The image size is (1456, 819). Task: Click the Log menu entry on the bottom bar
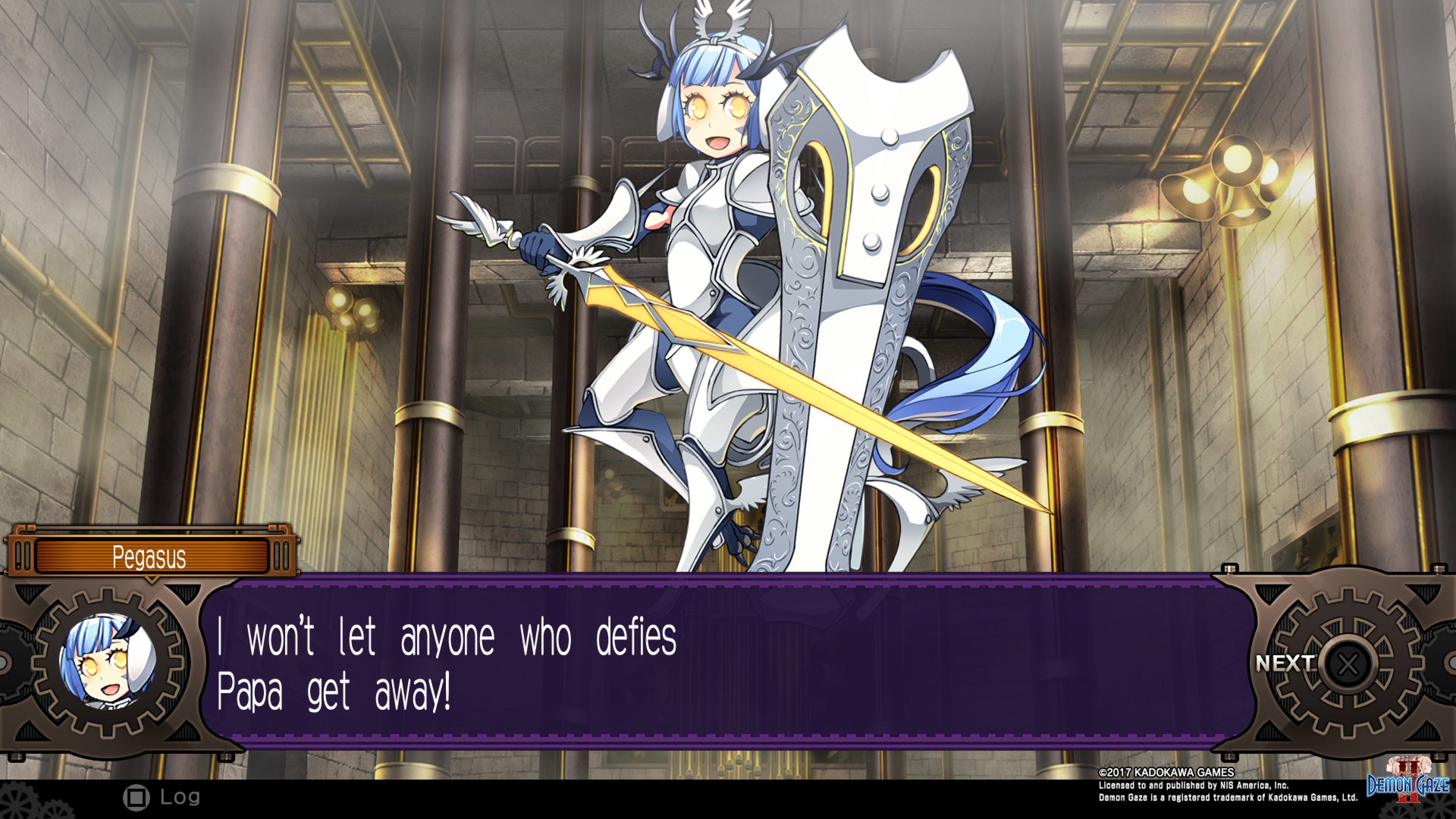180,796
